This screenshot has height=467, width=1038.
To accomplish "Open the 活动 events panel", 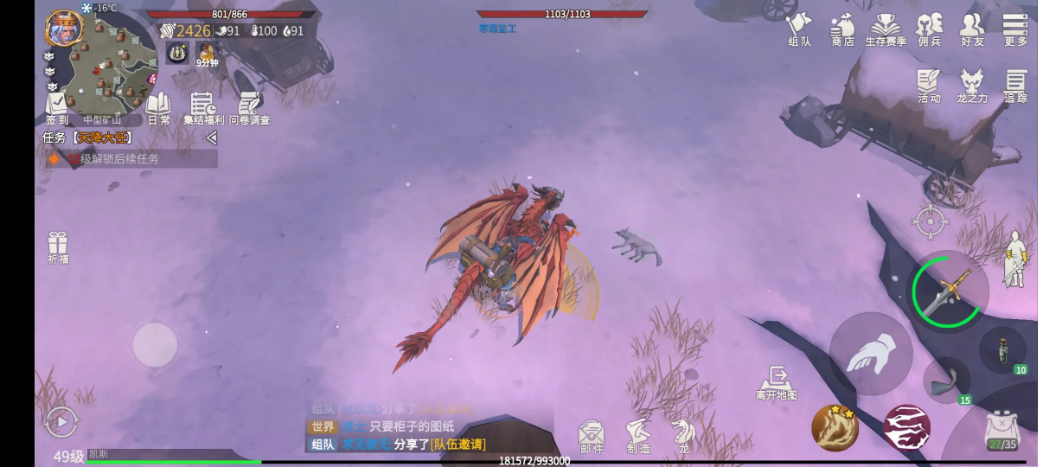I will pyautogui.click(x=929, y=85).
